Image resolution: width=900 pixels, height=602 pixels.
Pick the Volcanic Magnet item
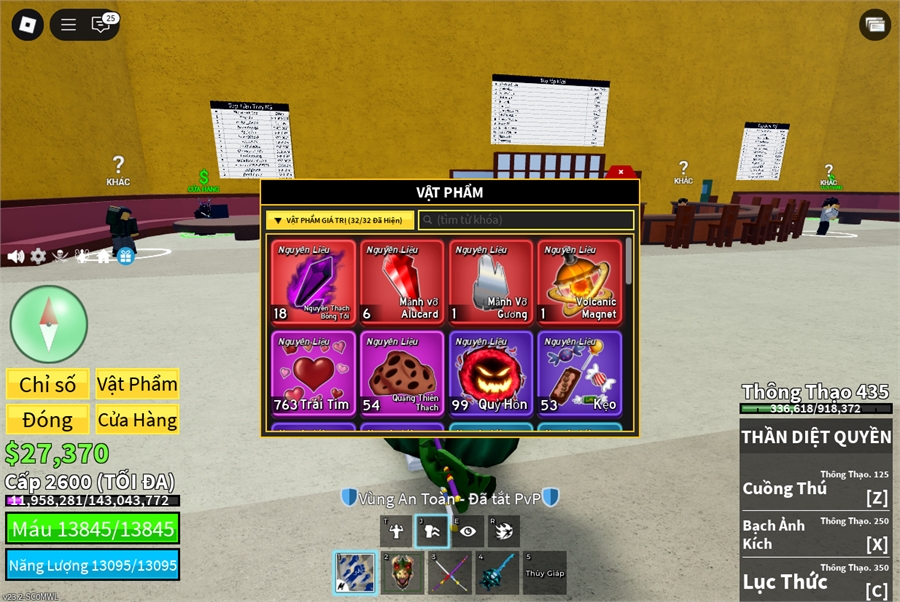pyautogui.click(x=580, y=282)
